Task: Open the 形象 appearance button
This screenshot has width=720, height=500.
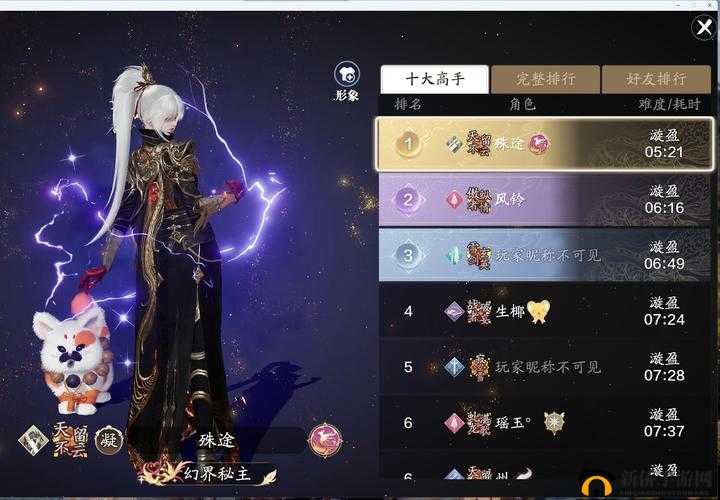Action: click(347, 80)
